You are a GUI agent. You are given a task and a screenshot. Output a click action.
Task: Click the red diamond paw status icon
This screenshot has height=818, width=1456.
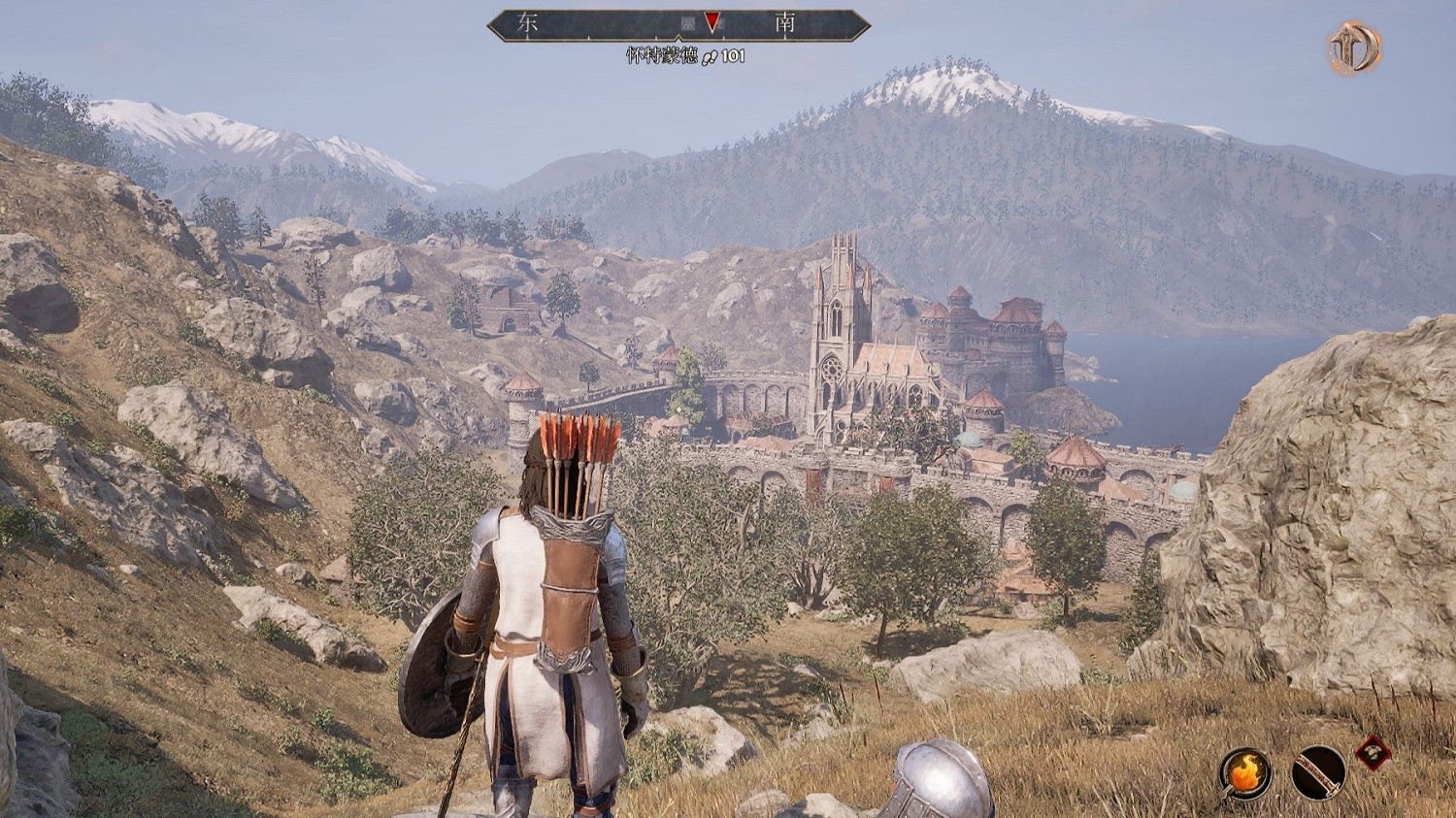click(1373, 752)
